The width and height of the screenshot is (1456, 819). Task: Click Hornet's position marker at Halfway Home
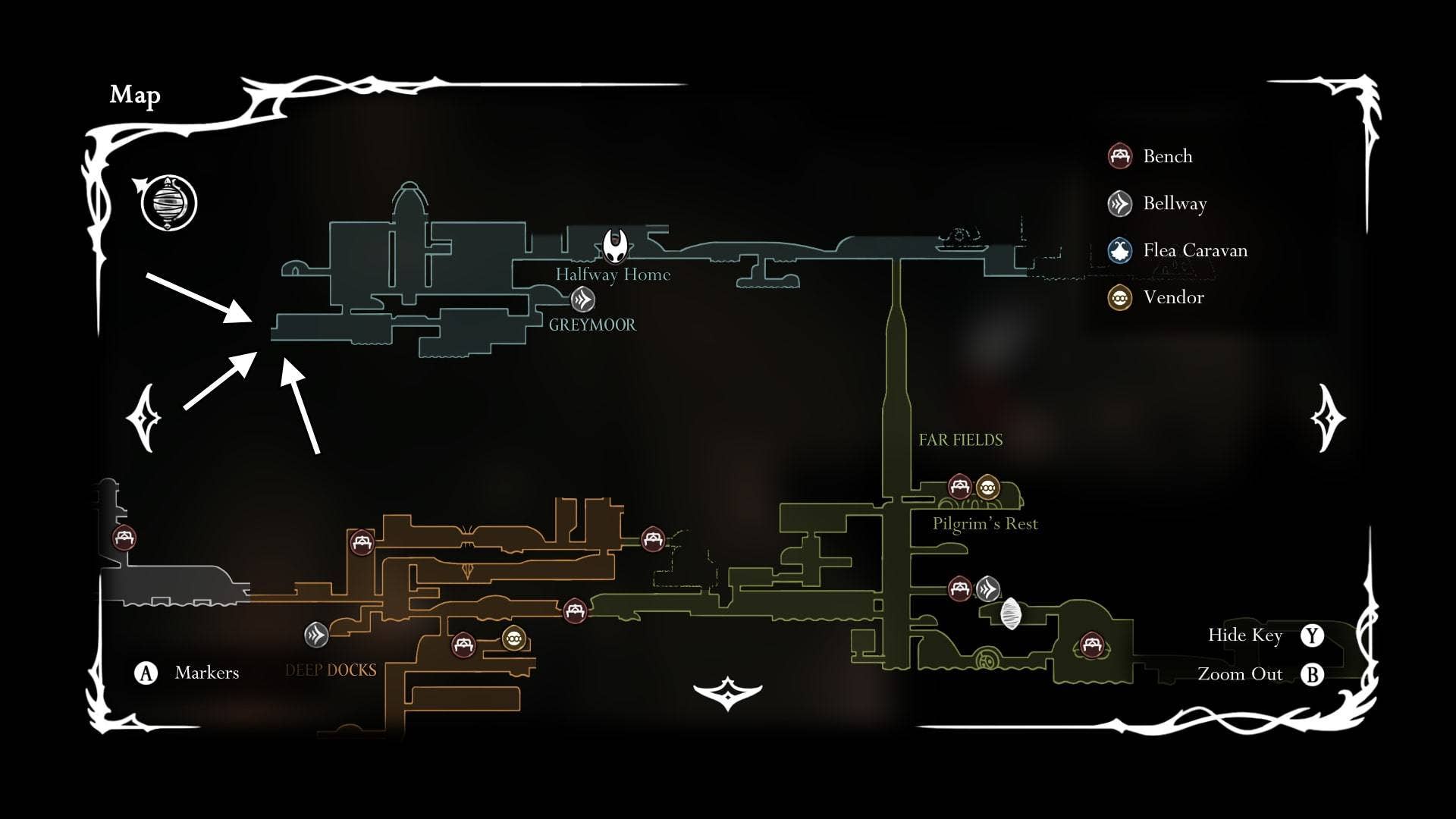[x=615, y=245]
